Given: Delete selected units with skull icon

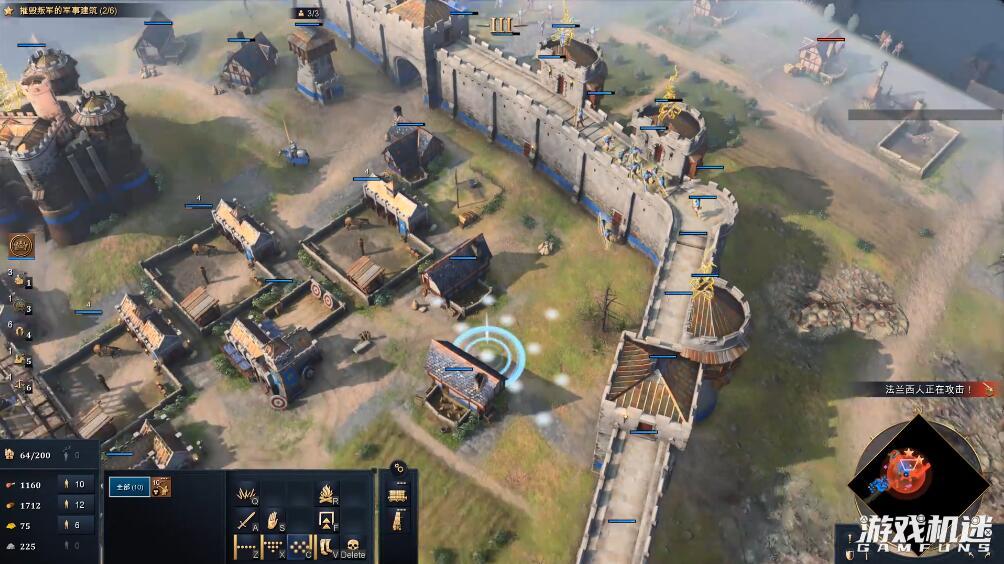Looking at the screenshot, I should point(354,547).
